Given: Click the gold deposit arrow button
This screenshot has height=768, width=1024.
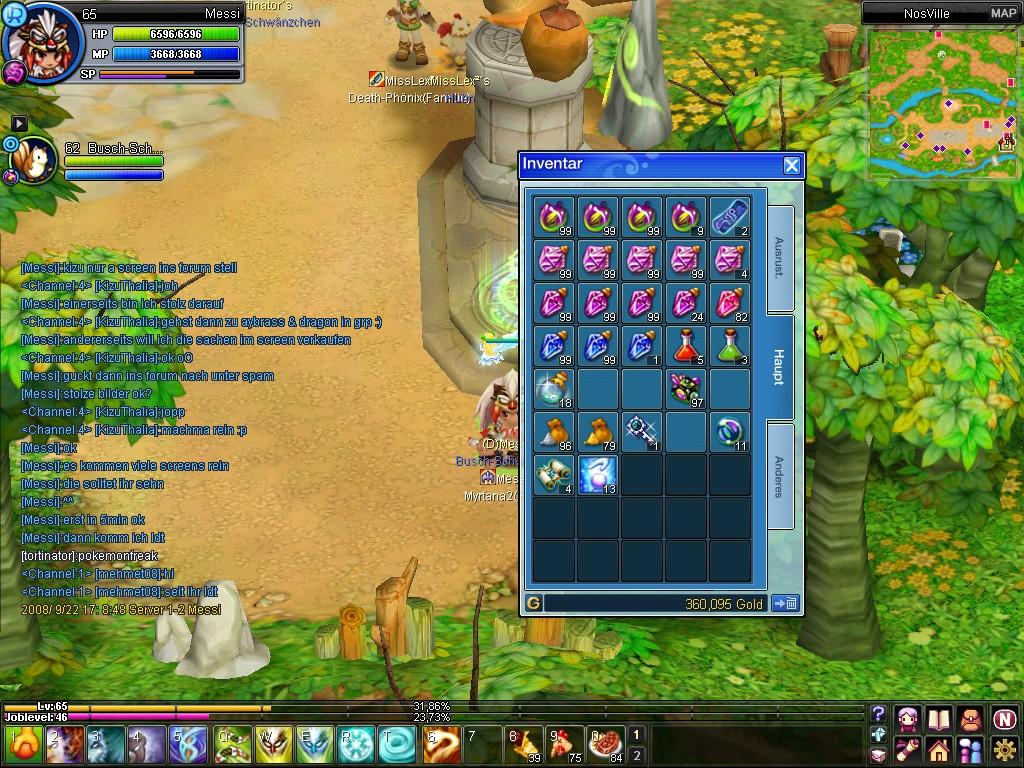Looking at the screenshot, I should tap(785, 603).
